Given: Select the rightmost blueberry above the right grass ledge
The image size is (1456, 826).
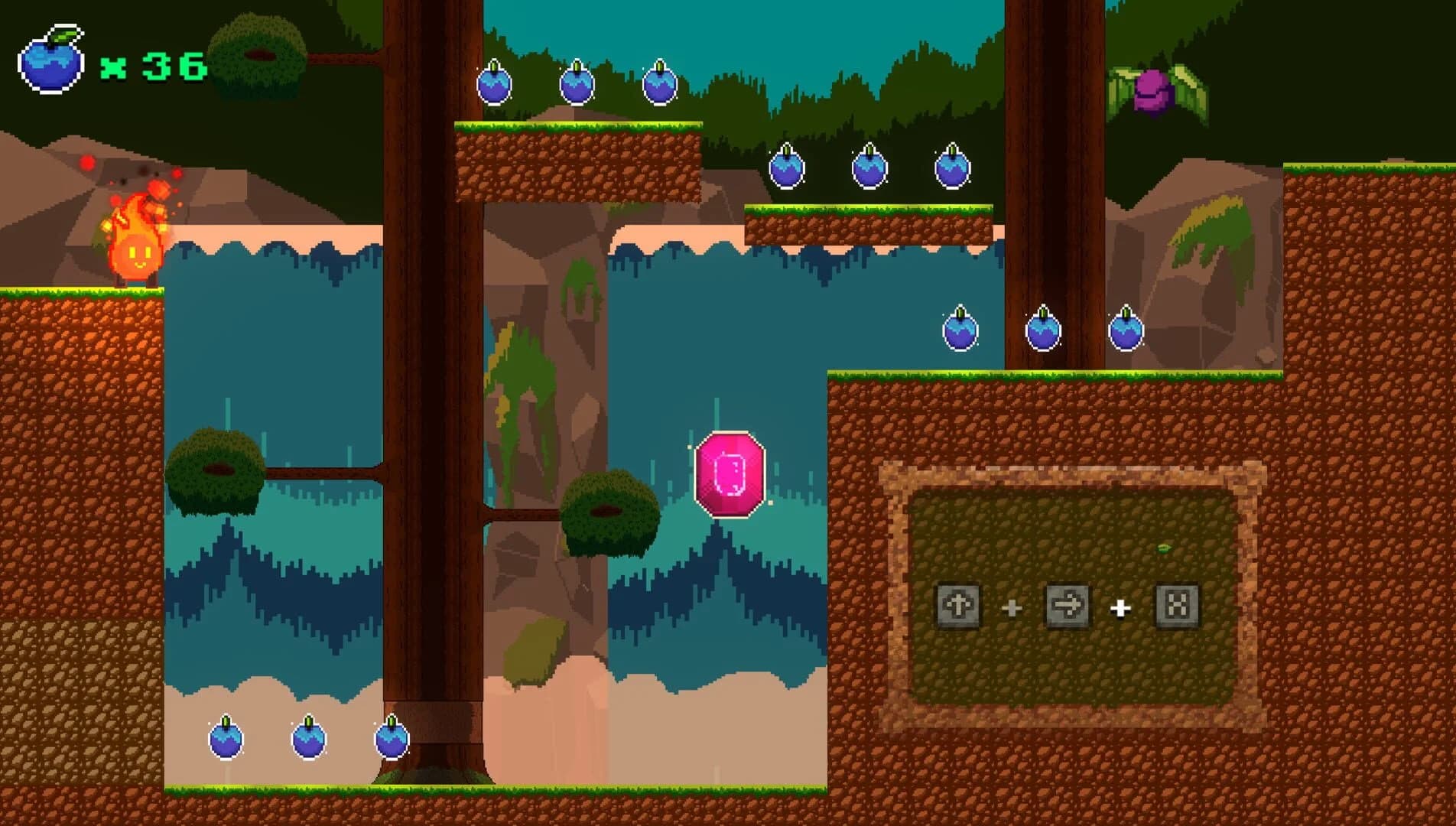Looking at the screenshot, I should 1126,330.
